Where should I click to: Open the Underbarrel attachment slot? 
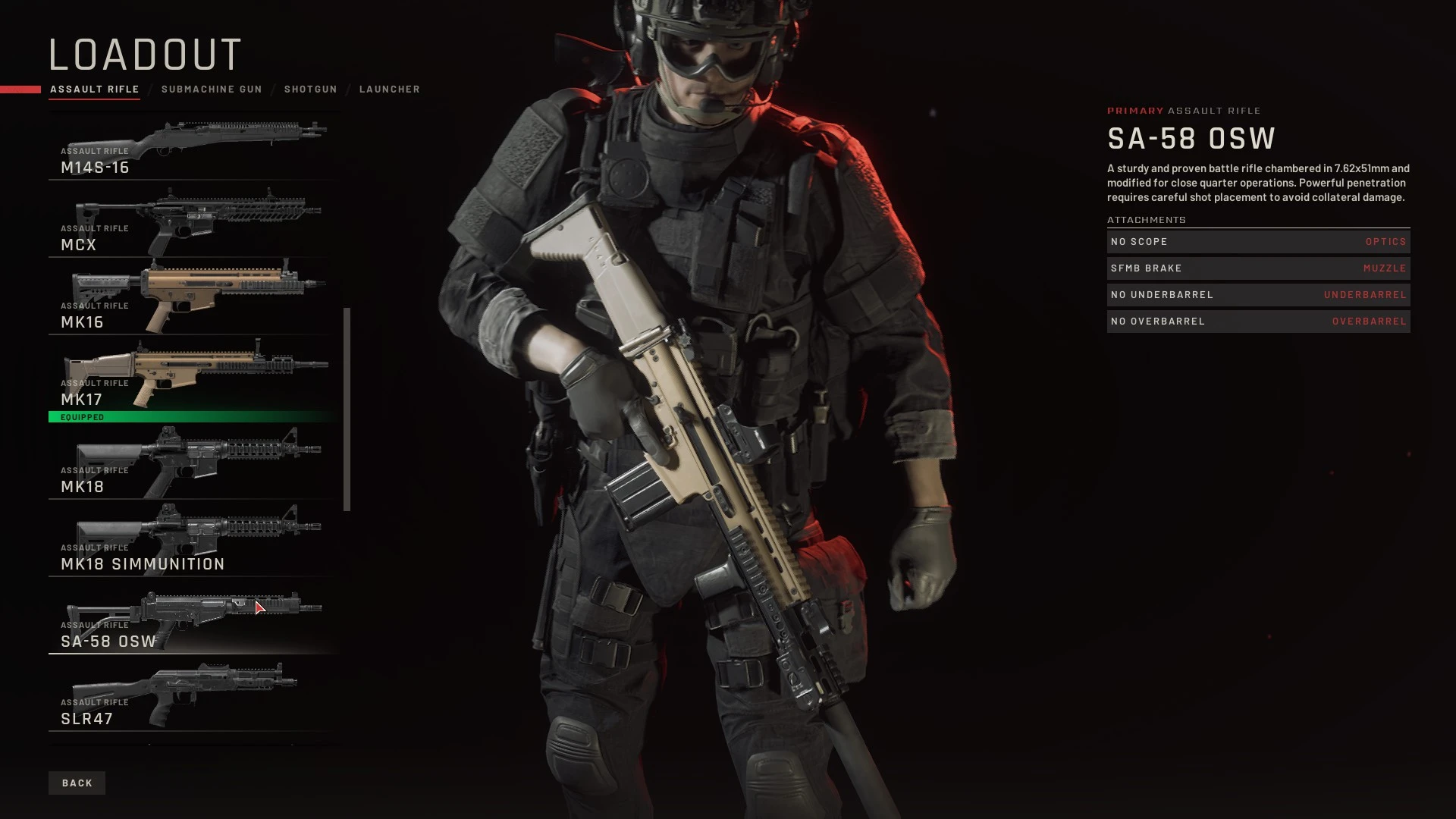pyautogui.click(x=1257, y=294)
